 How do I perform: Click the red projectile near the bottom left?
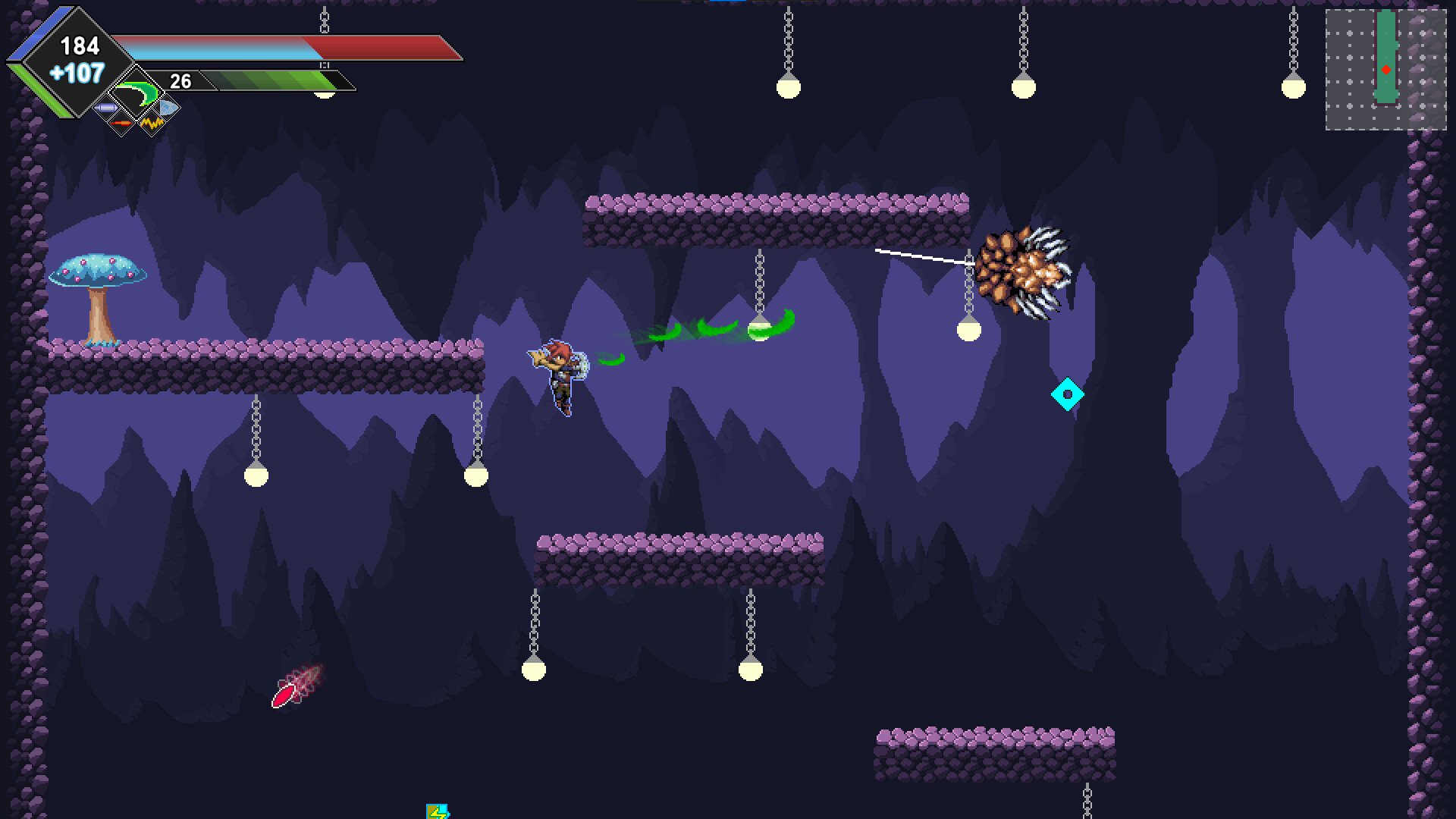pos(284,695)
